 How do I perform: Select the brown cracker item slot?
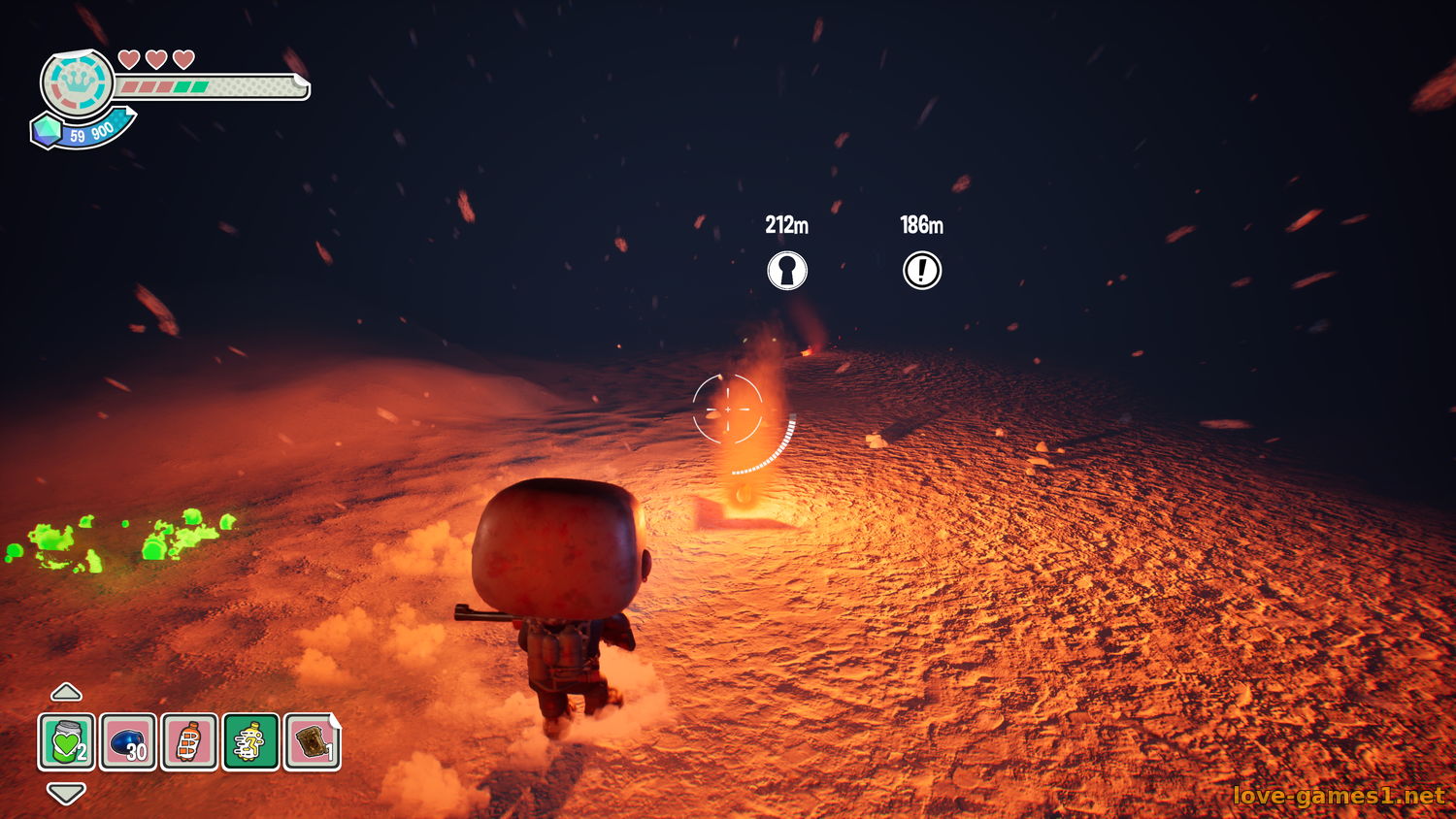[312, 742]
